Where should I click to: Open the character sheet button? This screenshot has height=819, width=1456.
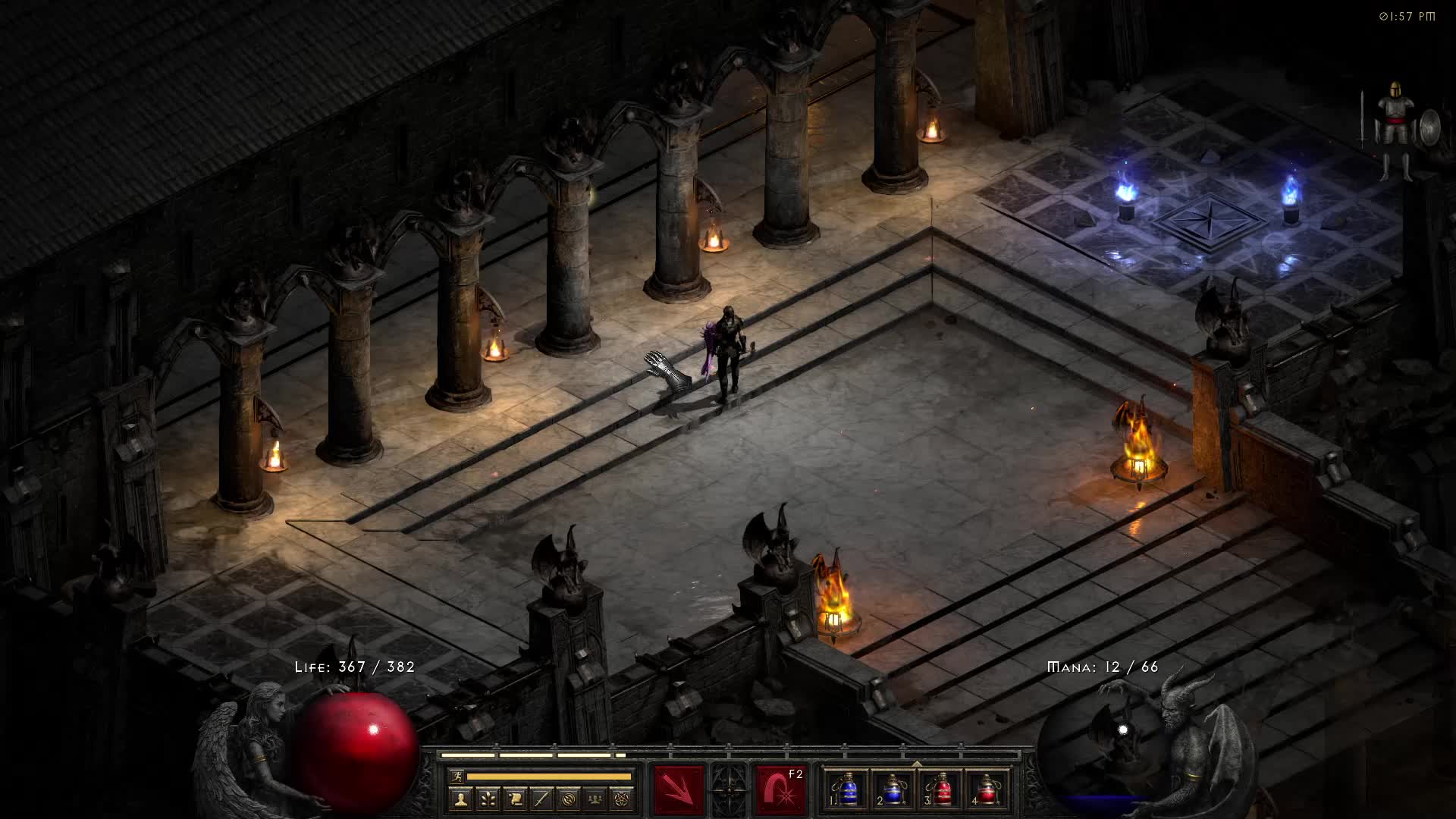[x=459, y=799]
